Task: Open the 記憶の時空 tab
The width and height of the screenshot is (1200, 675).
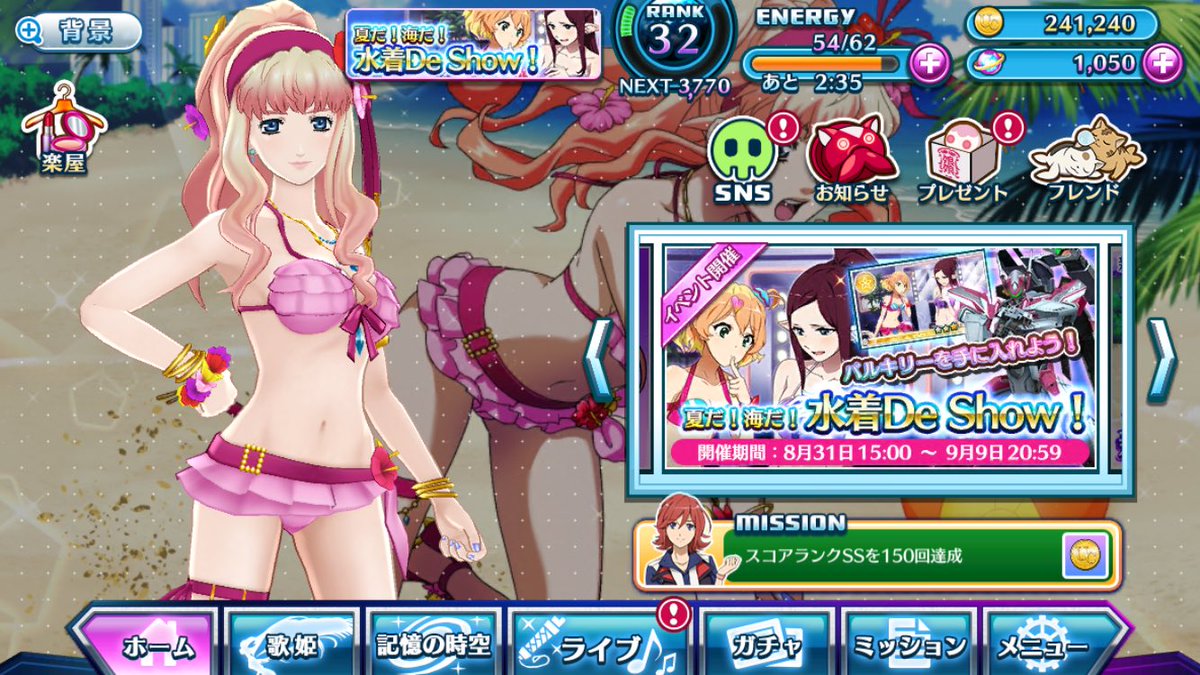Action: [433, 645]
